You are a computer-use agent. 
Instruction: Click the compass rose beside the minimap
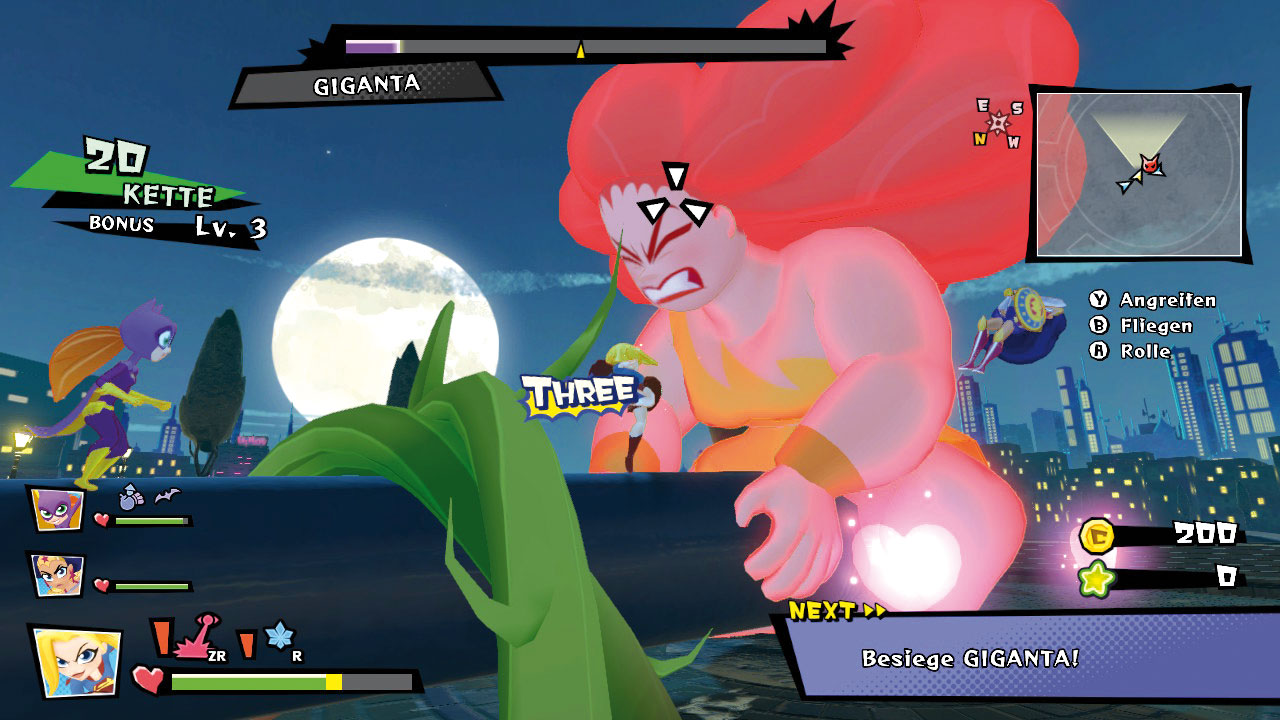tap(999, 124)
